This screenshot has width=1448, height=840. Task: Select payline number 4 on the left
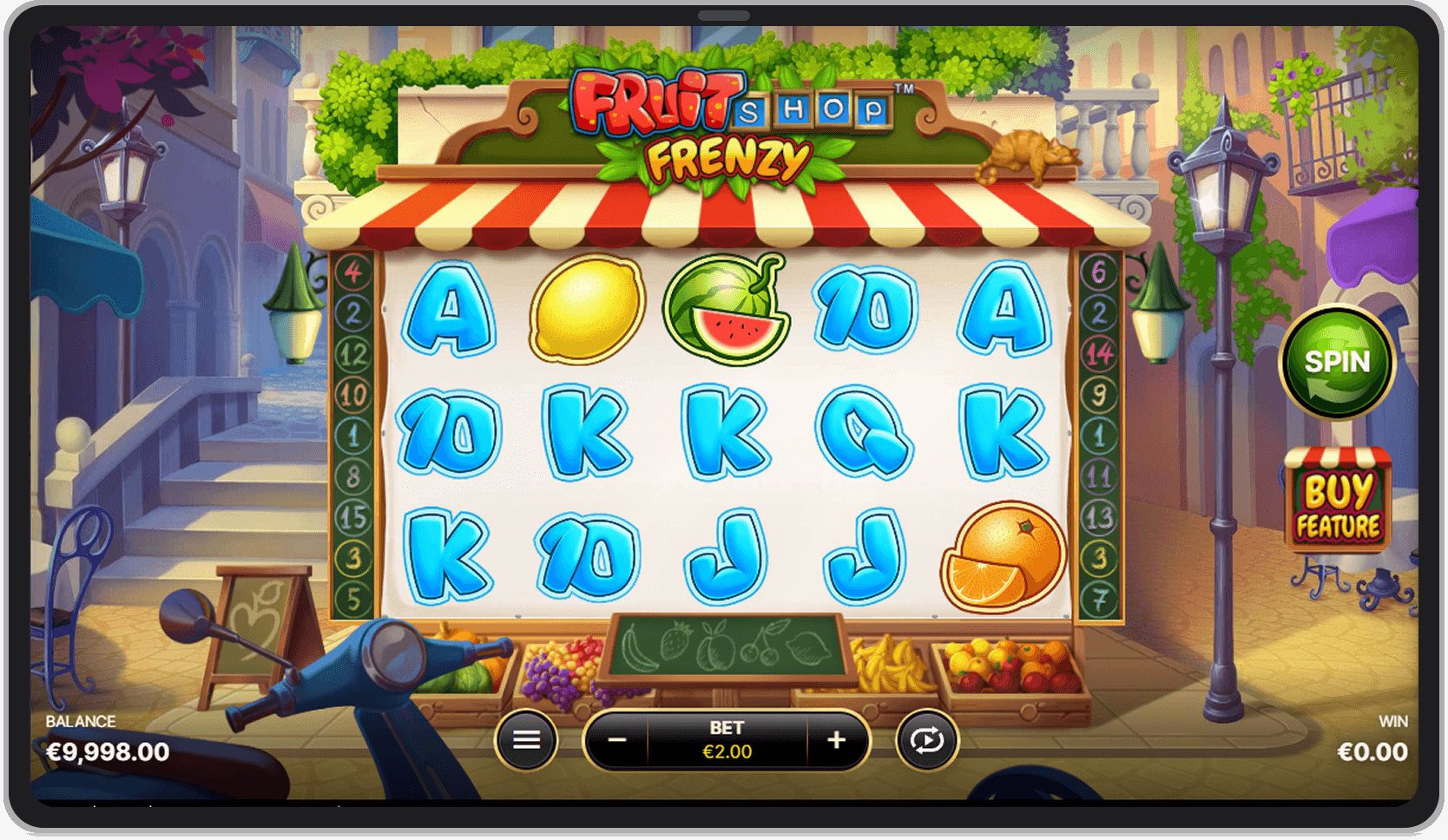(x=352, y=271)
